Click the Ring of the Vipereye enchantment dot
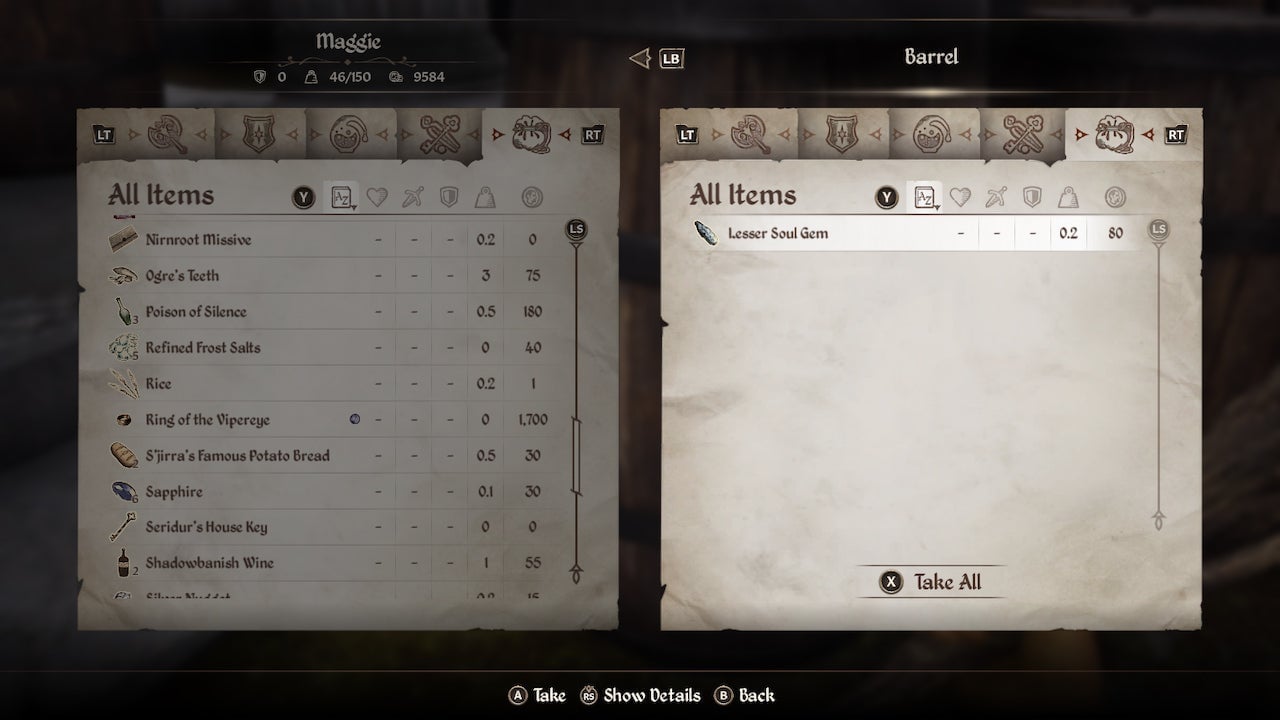 click(355, 419)
